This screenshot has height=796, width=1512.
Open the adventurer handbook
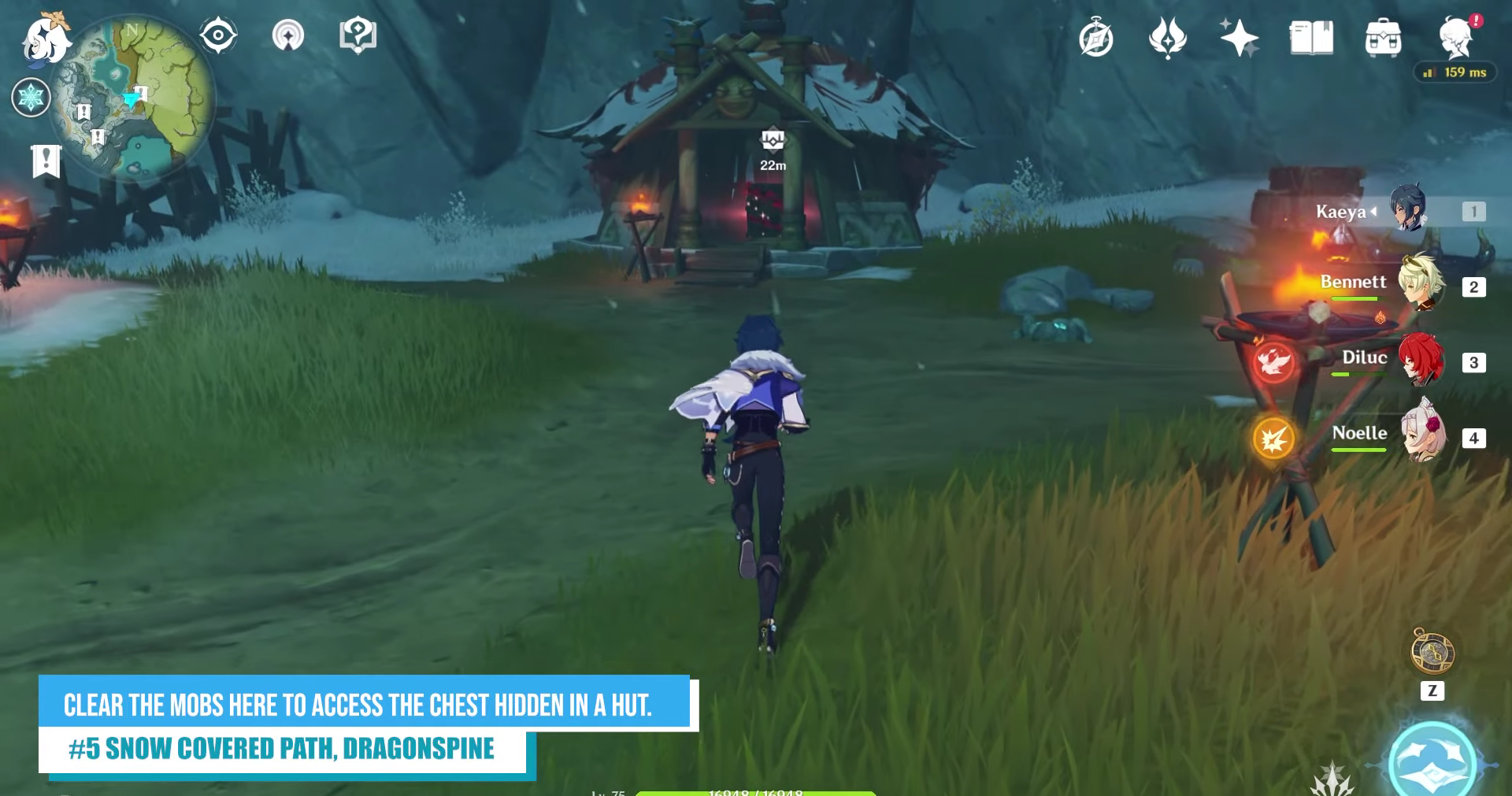click(x=1311, y=38)
